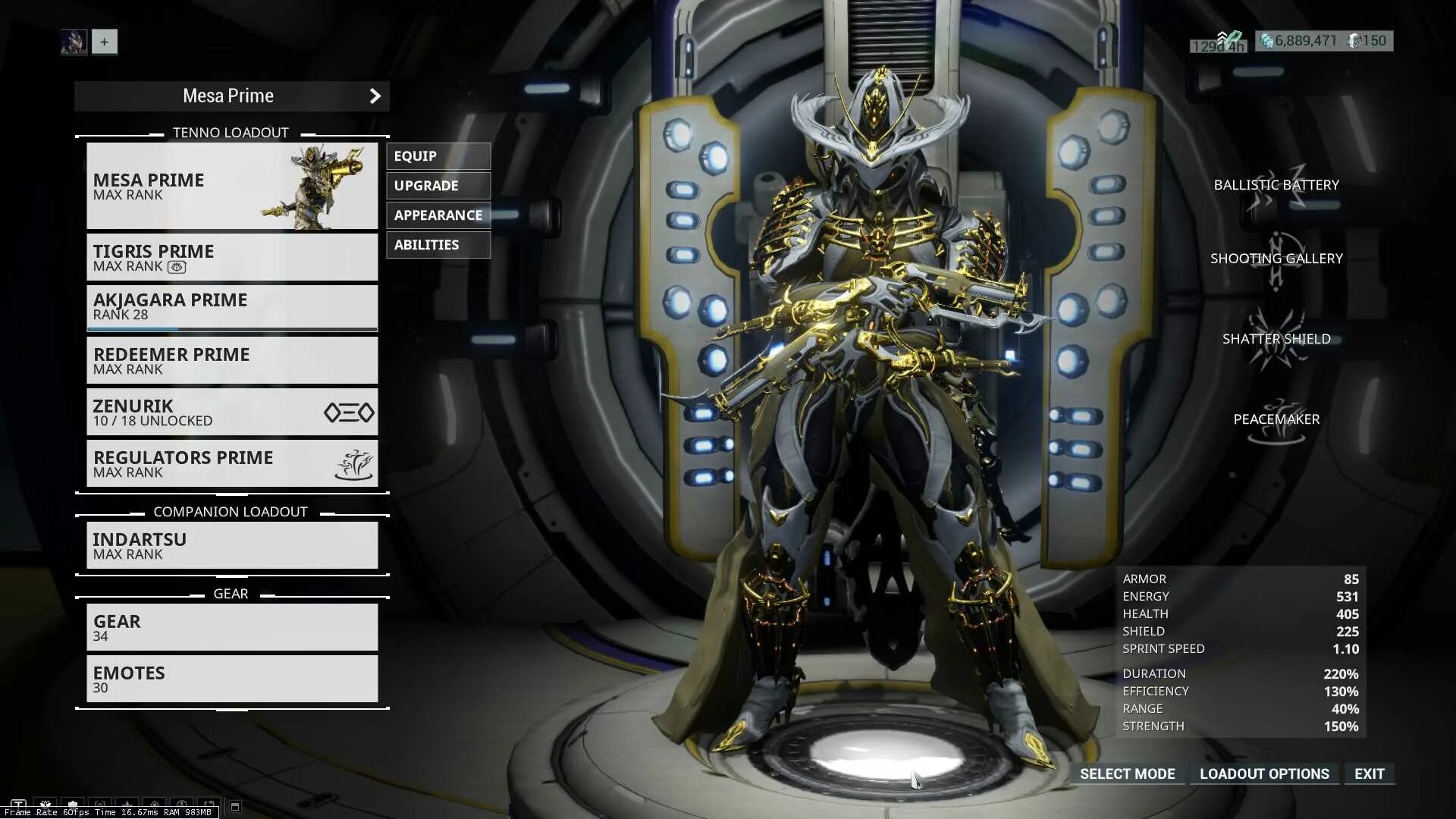Open the Upgrade menu
The height and width of the screenshot is (819, 1456).
(438, 186)
